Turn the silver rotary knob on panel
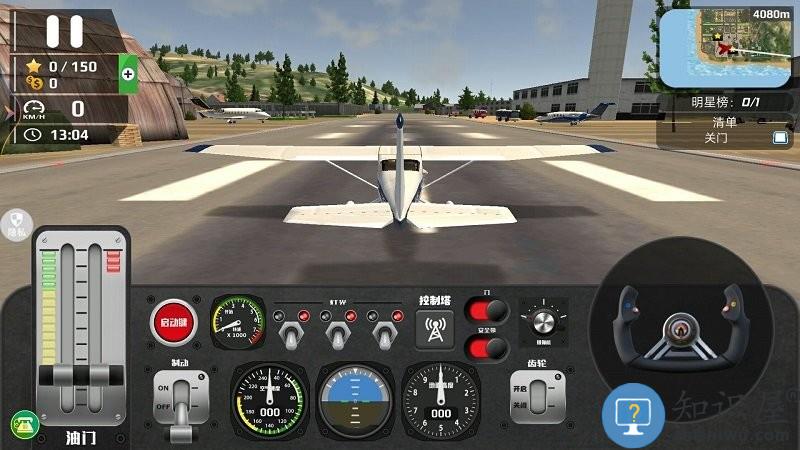 click(x=543, y=320)
